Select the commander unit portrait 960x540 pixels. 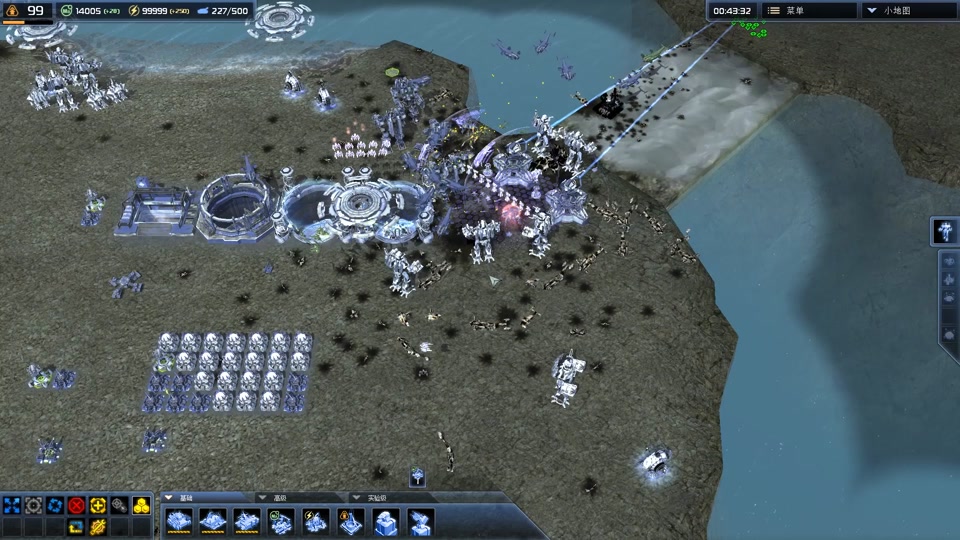point(945,231)
